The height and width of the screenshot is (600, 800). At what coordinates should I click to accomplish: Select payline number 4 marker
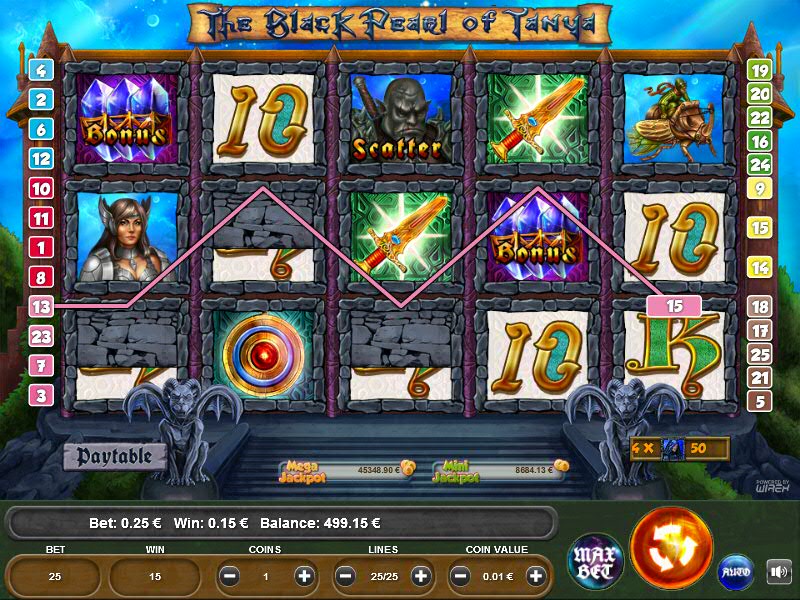coord(41,70)
